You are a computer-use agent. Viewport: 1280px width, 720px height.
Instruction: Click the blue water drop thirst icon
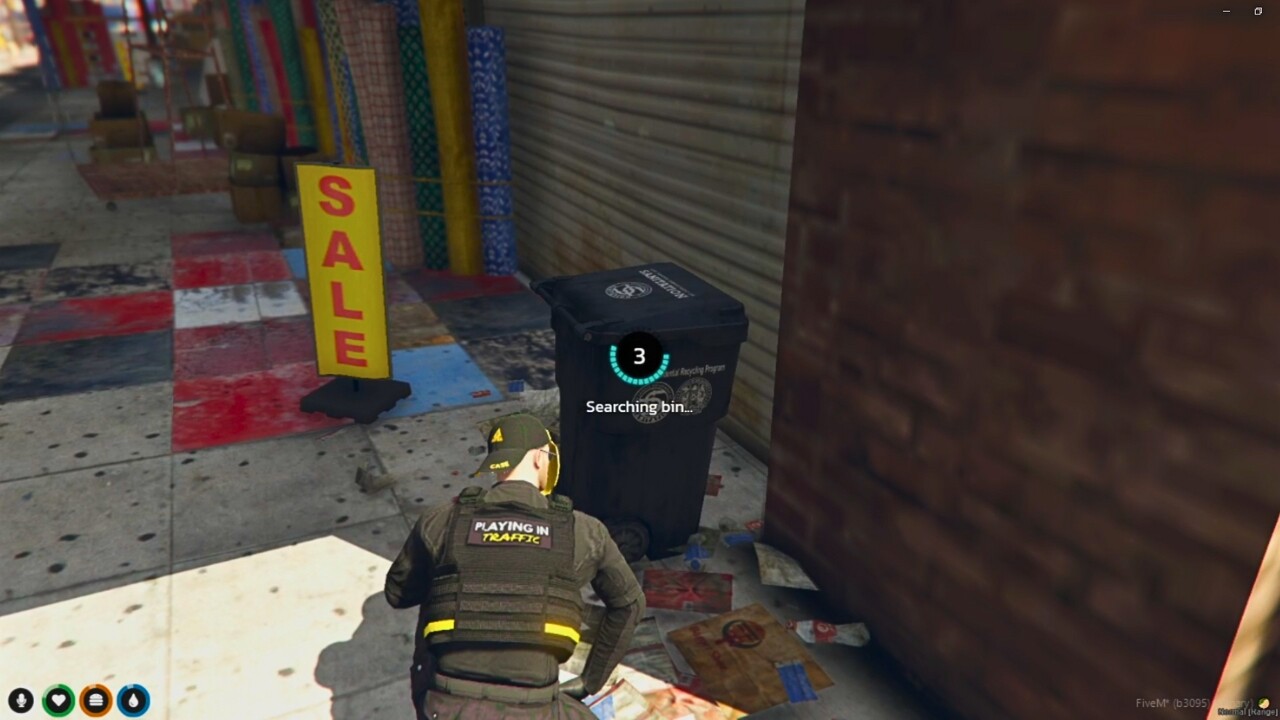[x=134, y=697]
